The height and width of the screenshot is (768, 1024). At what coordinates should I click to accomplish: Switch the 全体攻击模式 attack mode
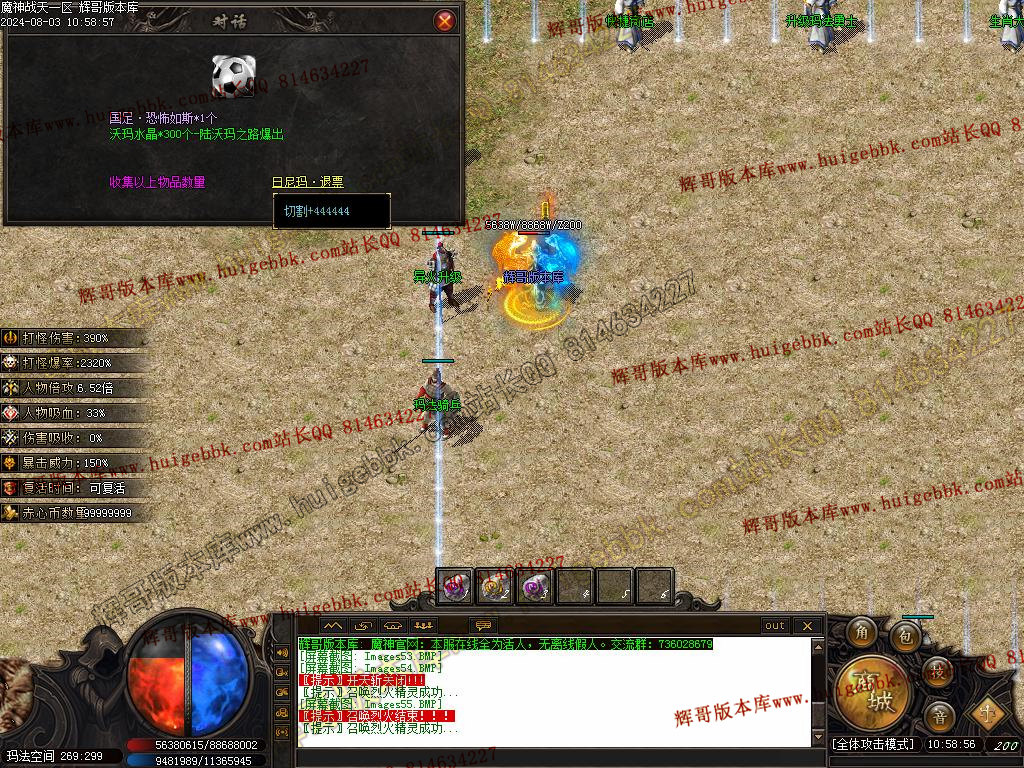(873, 745)
